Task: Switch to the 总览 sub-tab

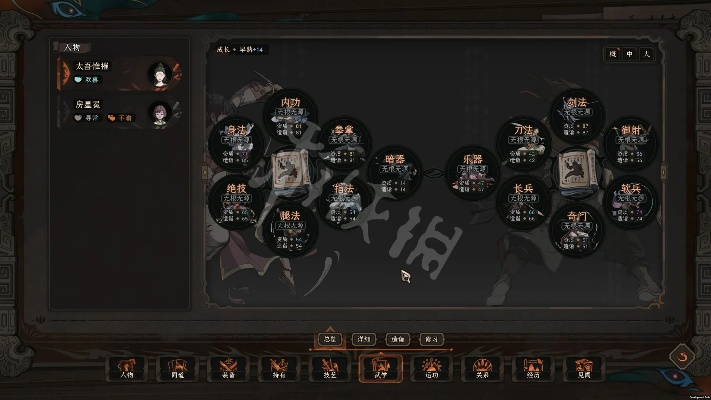Action: (329, 339)
